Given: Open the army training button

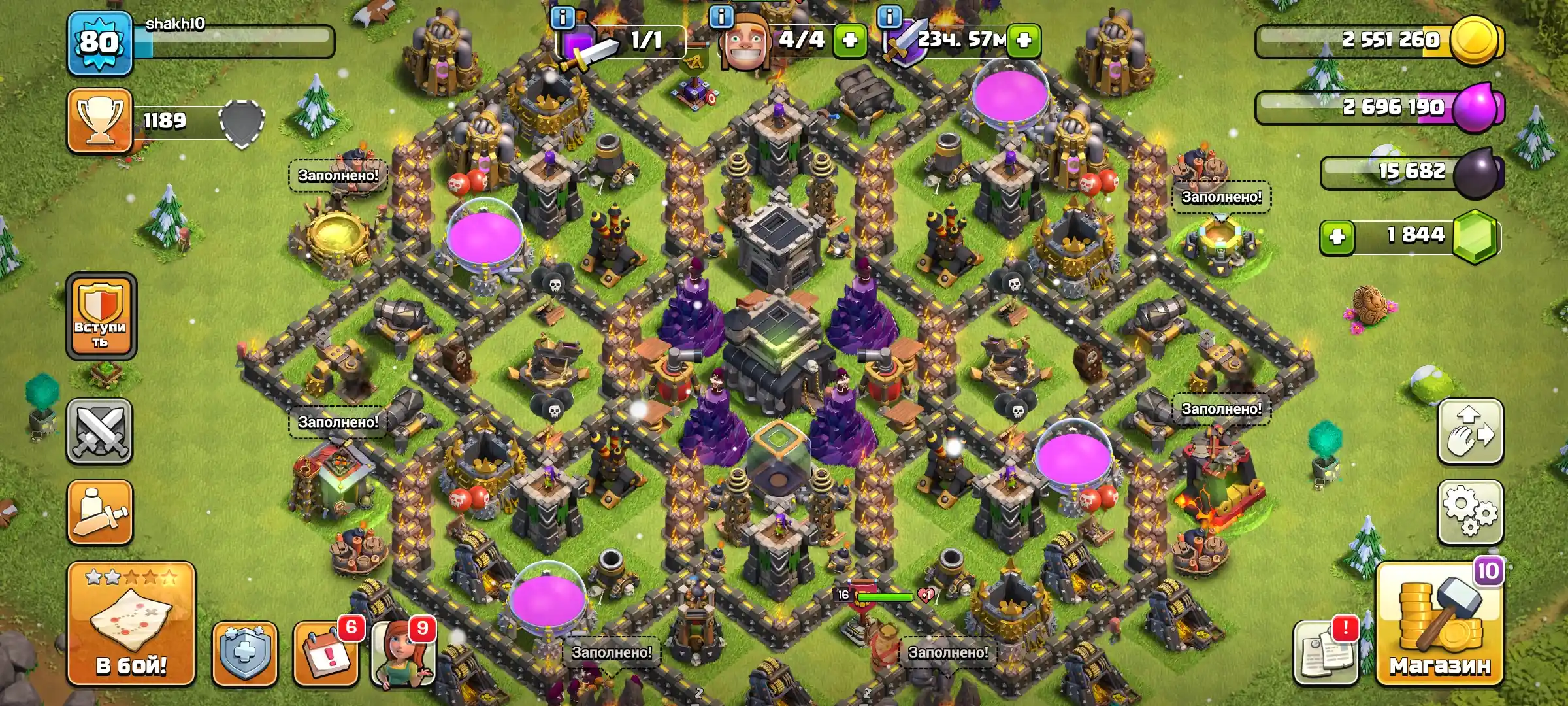Looking at the screenshot, I should (x=100, y=513).
